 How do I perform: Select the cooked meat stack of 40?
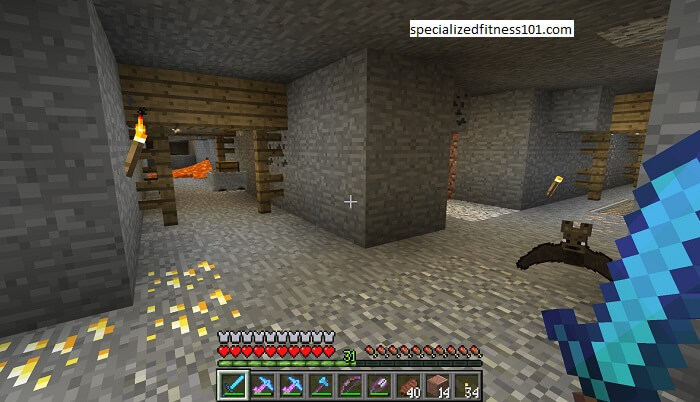408,385
